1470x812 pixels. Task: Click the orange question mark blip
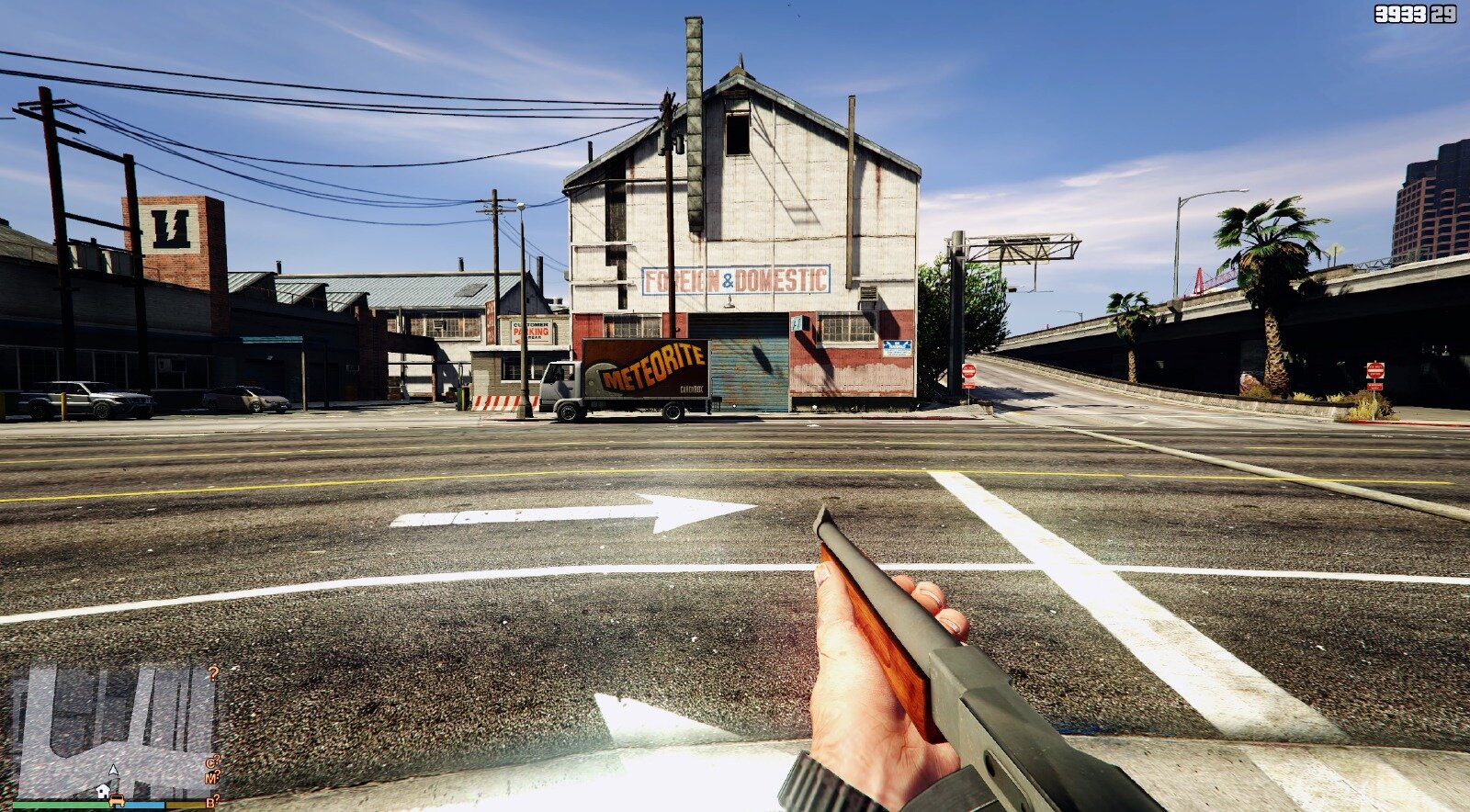pos(214,673)
